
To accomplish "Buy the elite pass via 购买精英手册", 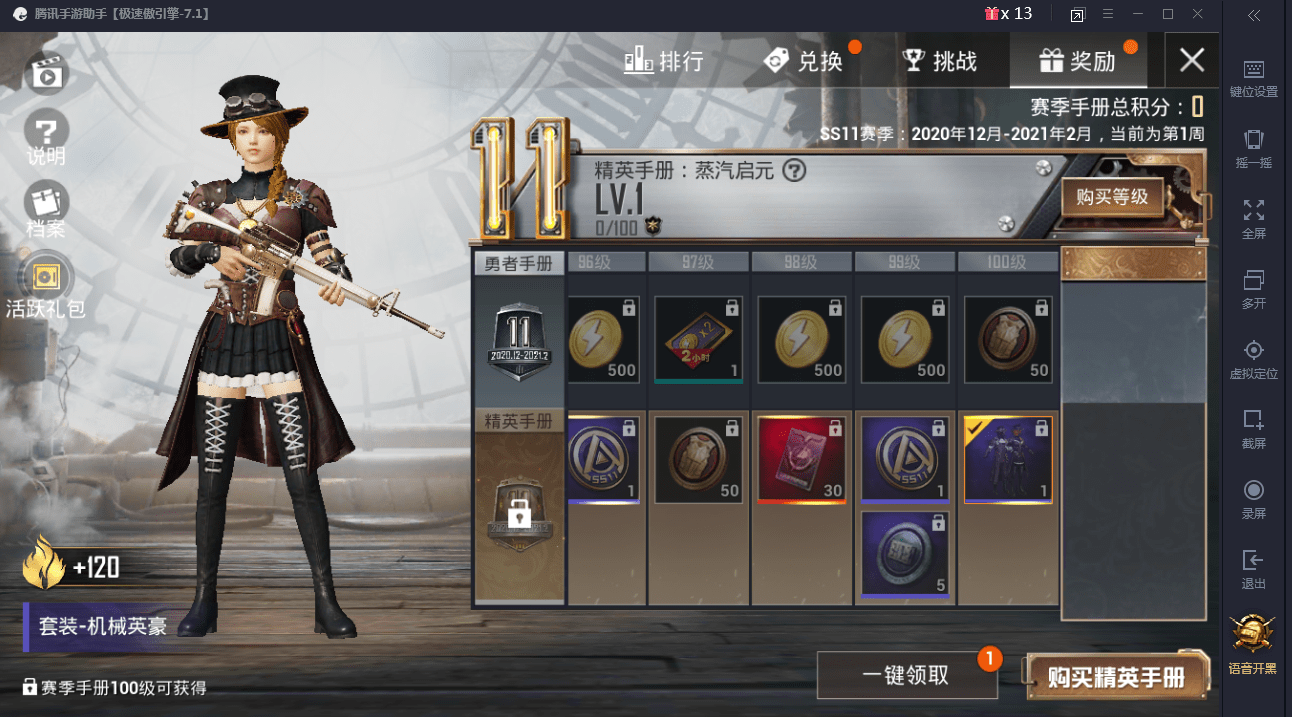I will pos(1116,677).
